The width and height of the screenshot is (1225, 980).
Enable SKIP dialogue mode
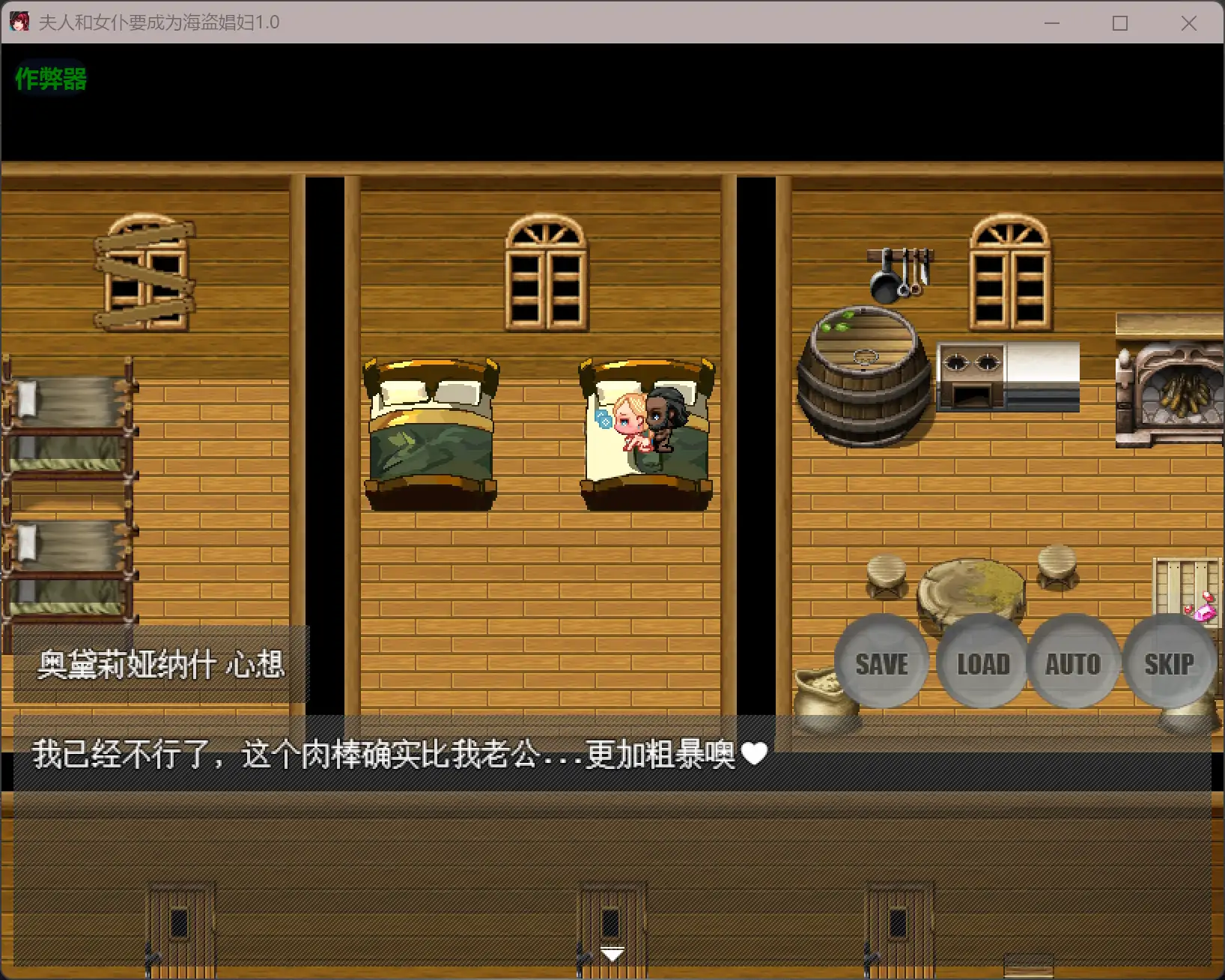[x=1169, y=663]
